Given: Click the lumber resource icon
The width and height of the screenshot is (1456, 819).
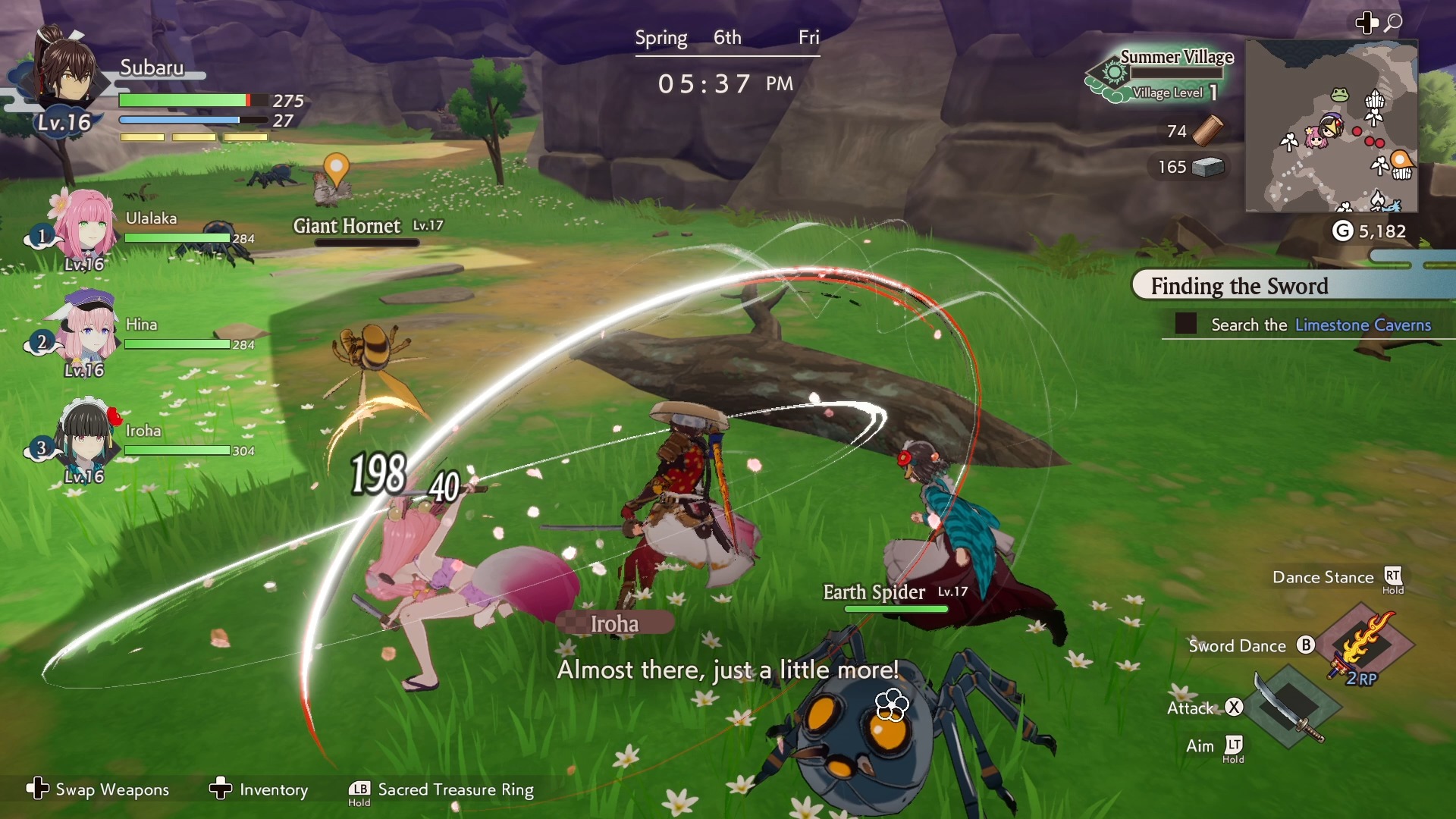Looking at the screenshot, I should coord(1207,130).
